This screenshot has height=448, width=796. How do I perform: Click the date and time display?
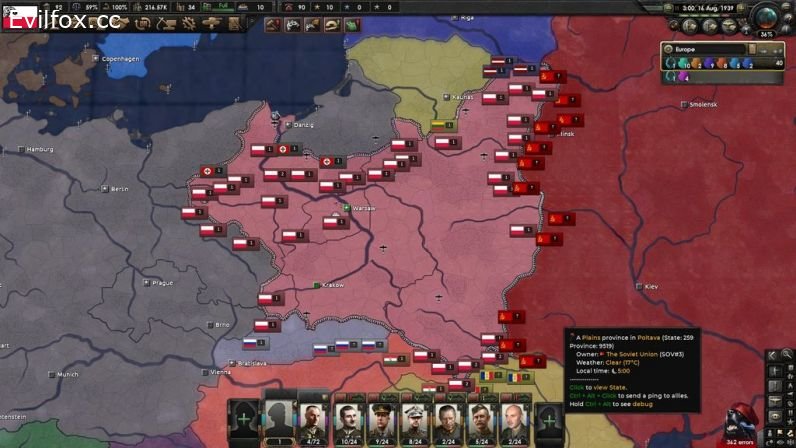[x=707, y=7]
